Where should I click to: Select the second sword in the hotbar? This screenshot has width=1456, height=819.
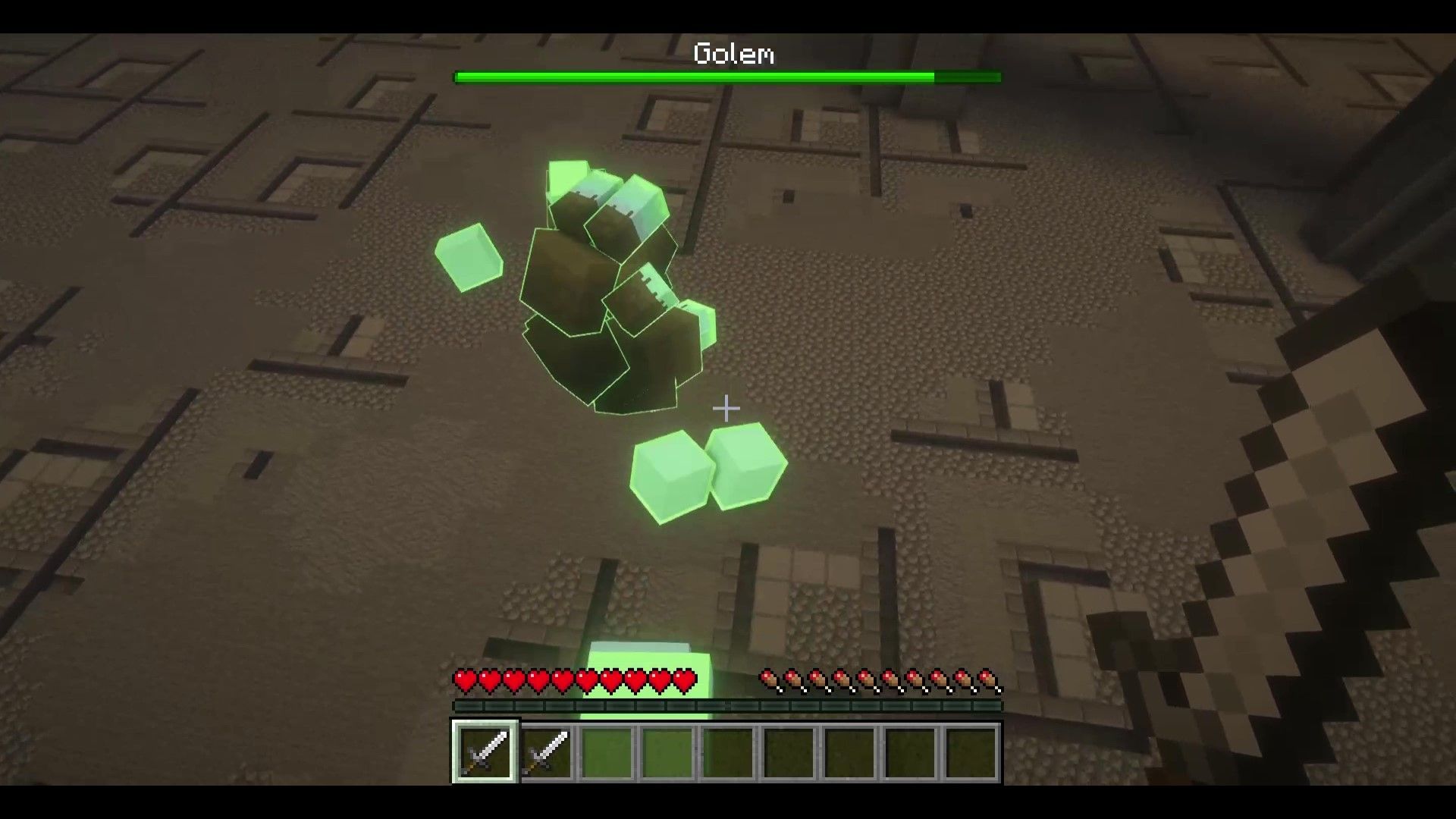pos(546,753)
